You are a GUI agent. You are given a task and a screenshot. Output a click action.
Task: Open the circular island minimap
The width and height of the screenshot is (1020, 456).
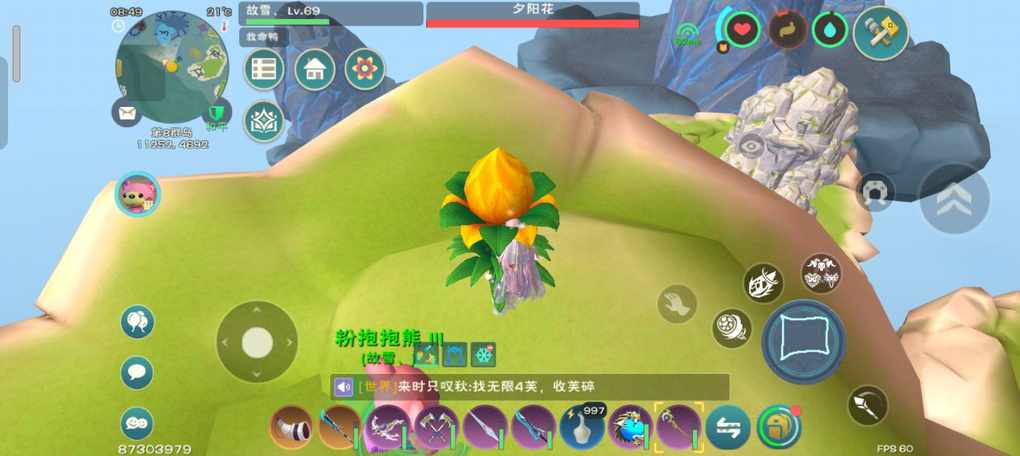172,66
